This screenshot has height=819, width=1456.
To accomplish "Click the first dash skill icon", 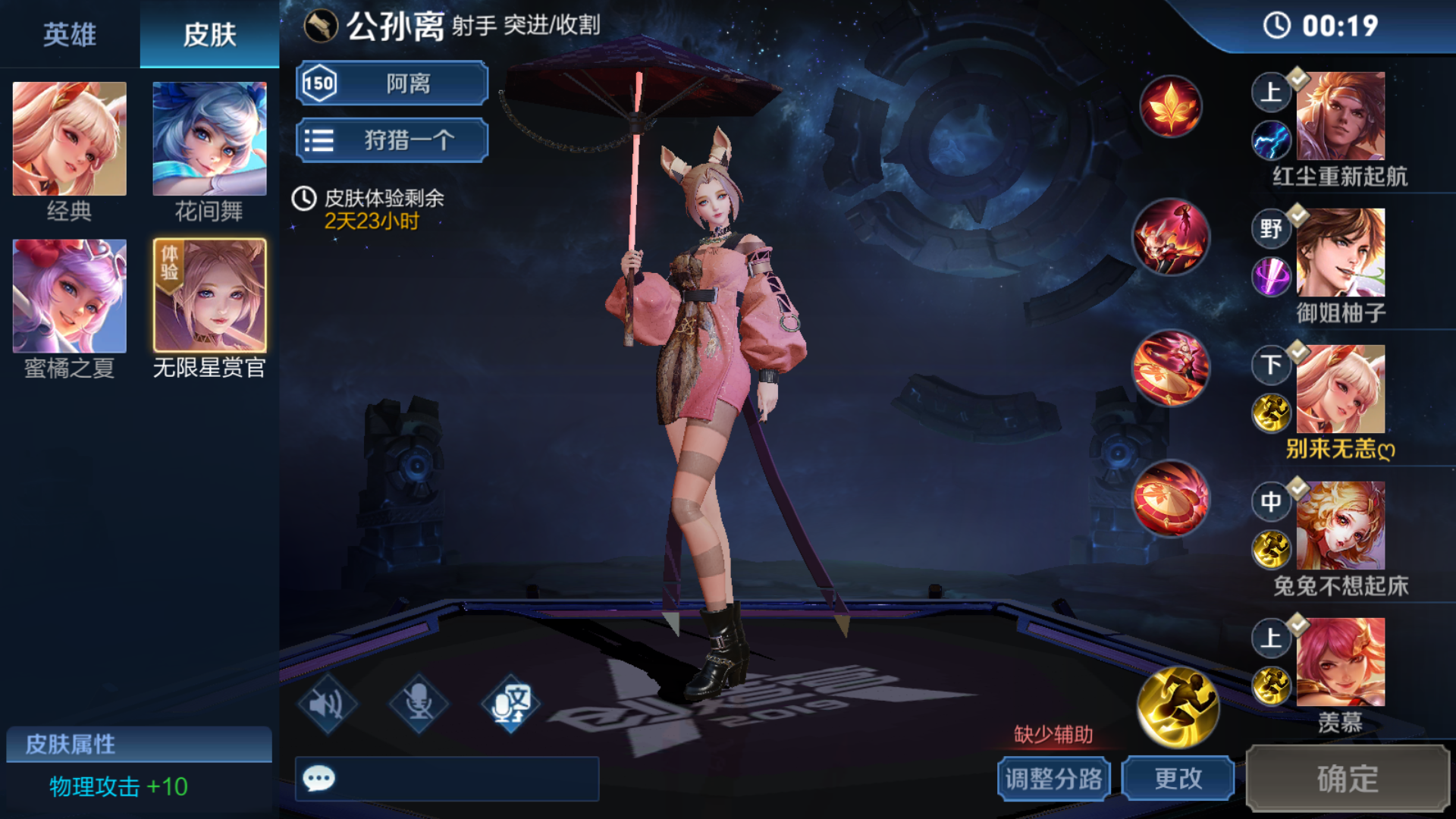I will point(1172,237).
